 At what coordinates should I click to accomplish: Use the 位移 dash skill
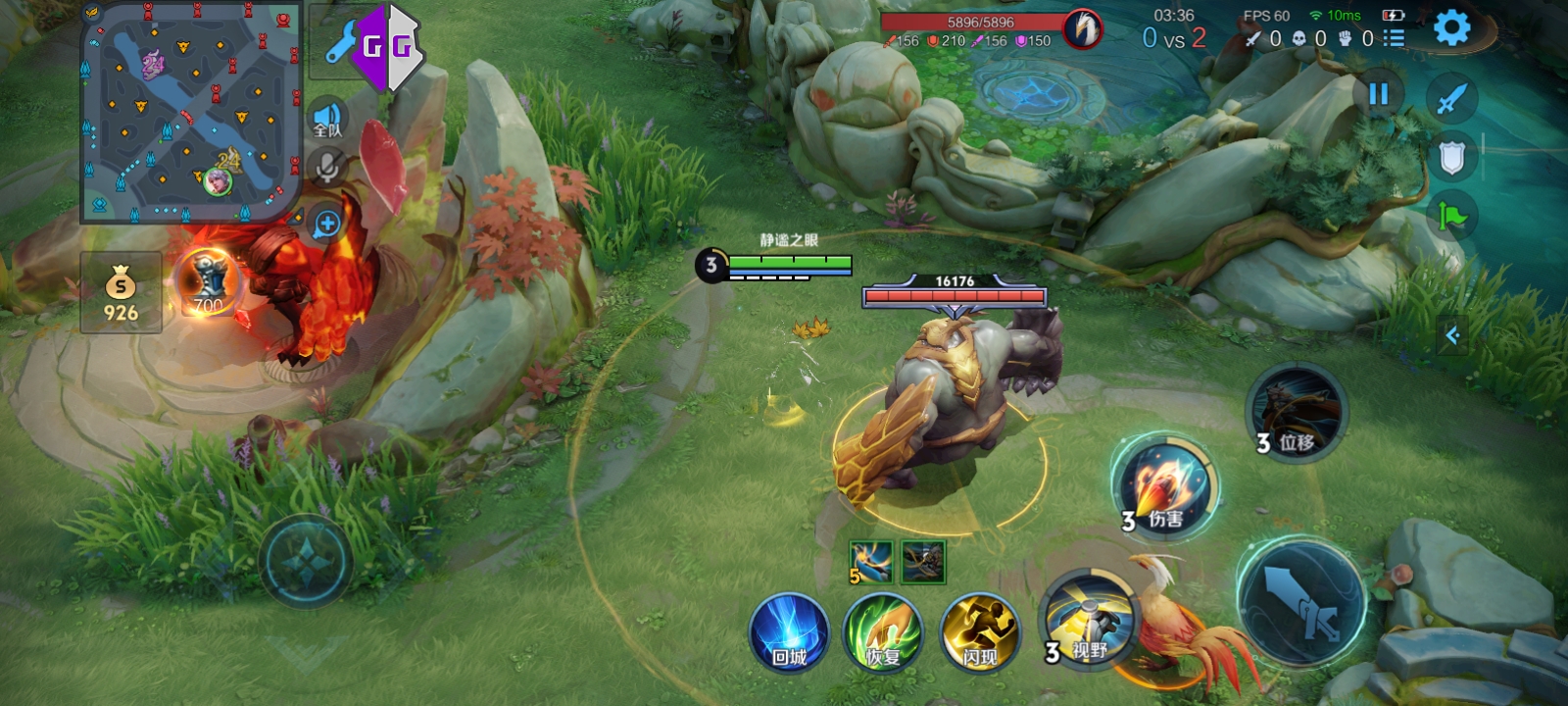(x=1296, y=412)
